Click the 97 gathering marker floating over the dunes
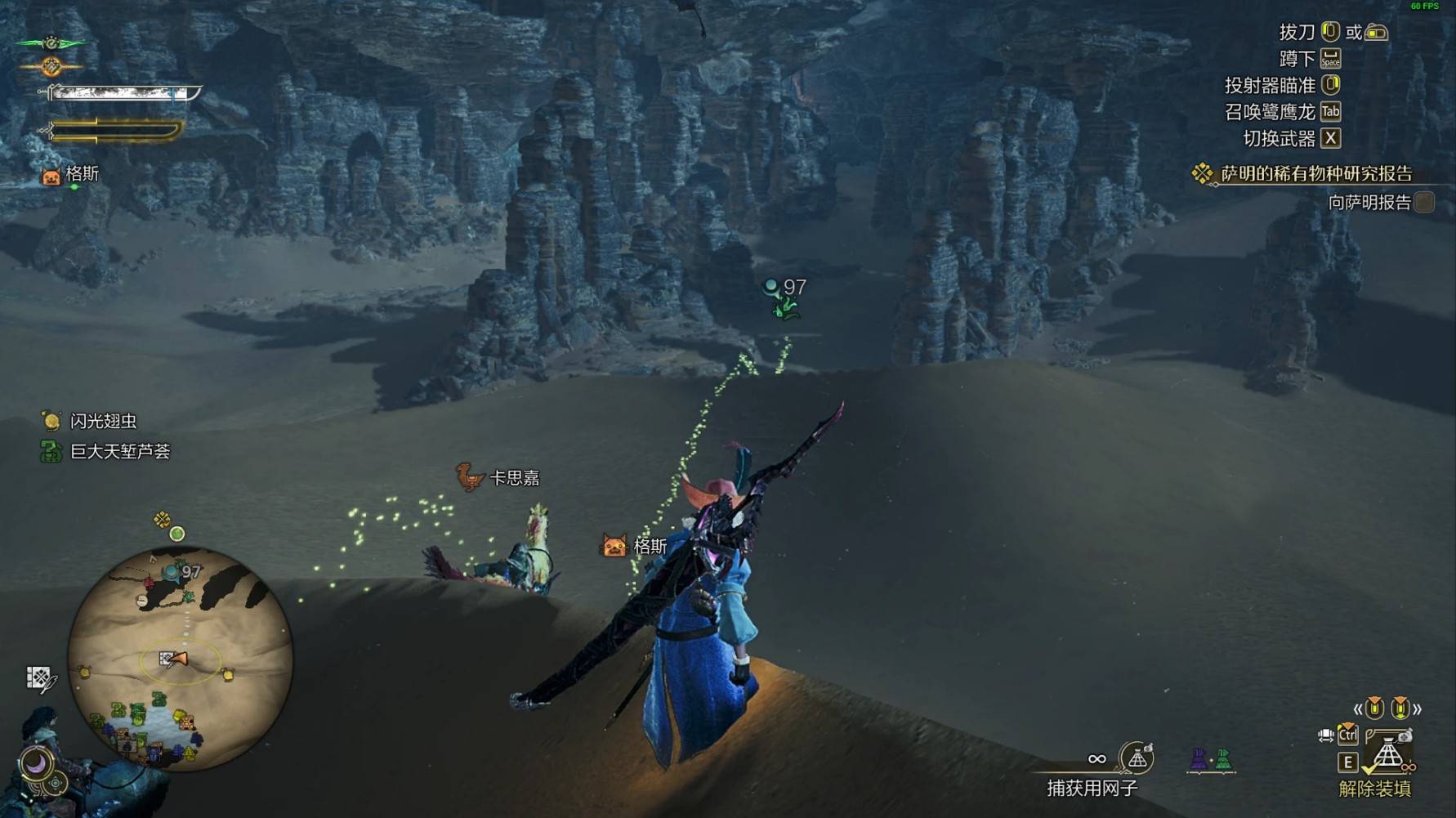 tap(785, 288)
